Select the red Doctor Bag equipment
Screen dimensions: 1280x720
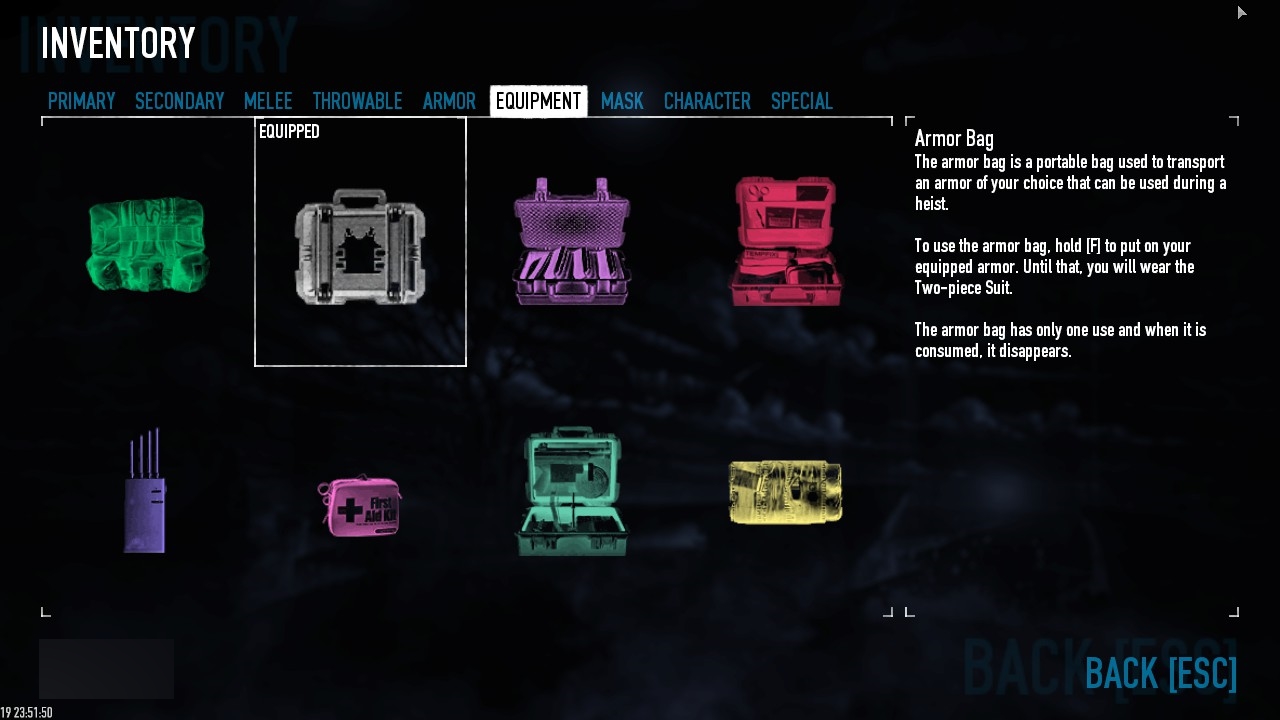(x=786, y=241)
